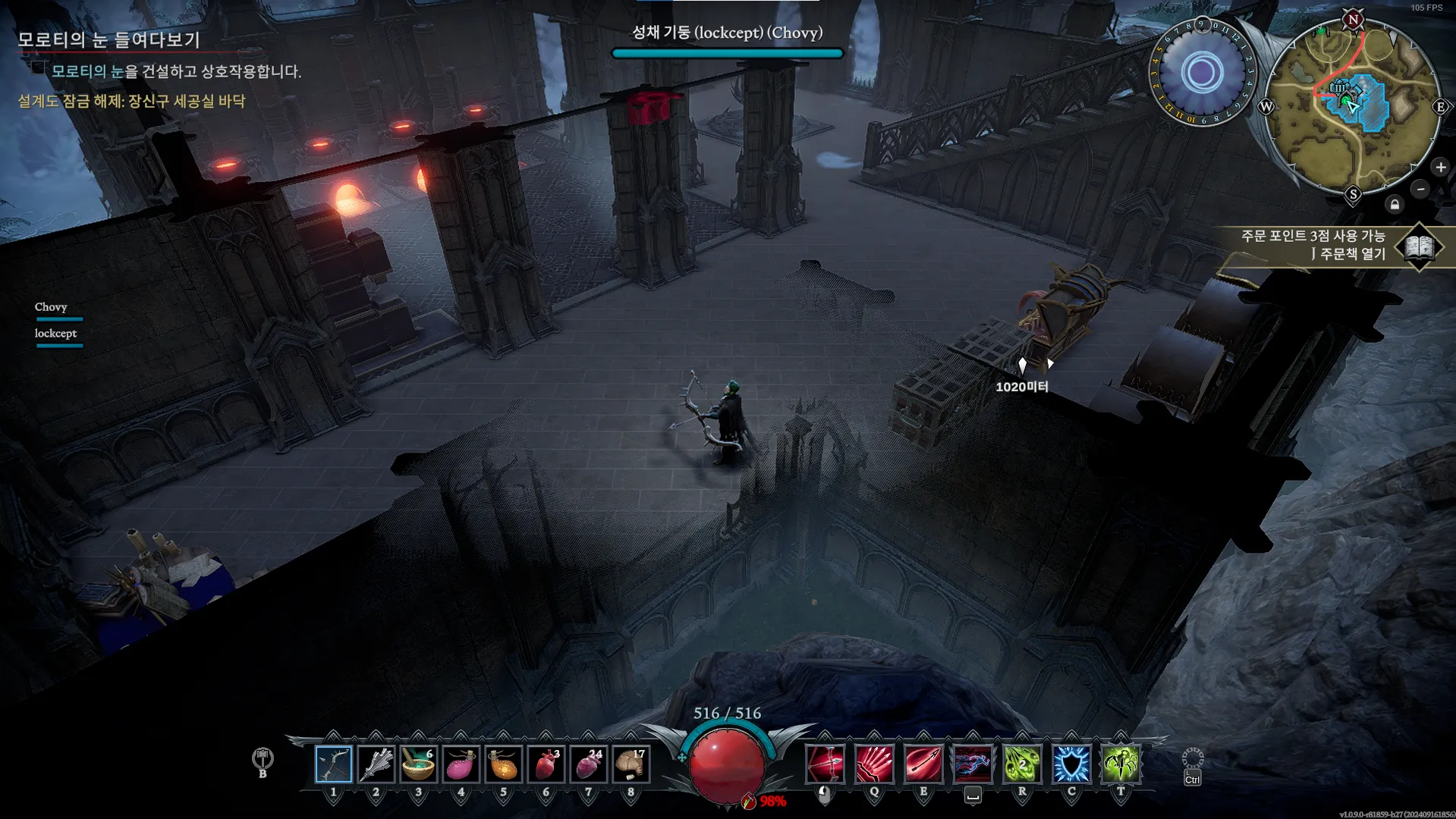Select the pink flask in slot 4
Screen dimensions: 1456x819
(x=461, y=764)
